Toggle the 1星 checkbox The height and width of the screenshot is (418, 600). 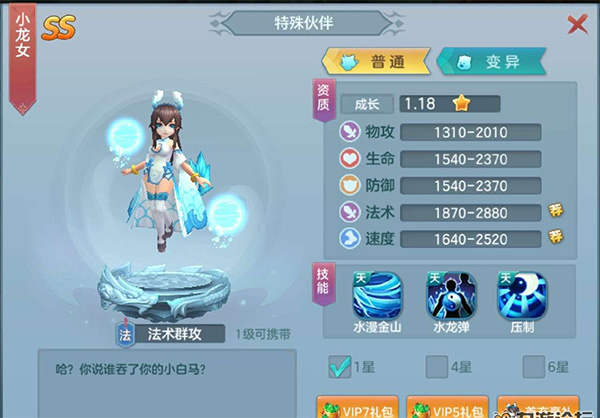(340, 367)
